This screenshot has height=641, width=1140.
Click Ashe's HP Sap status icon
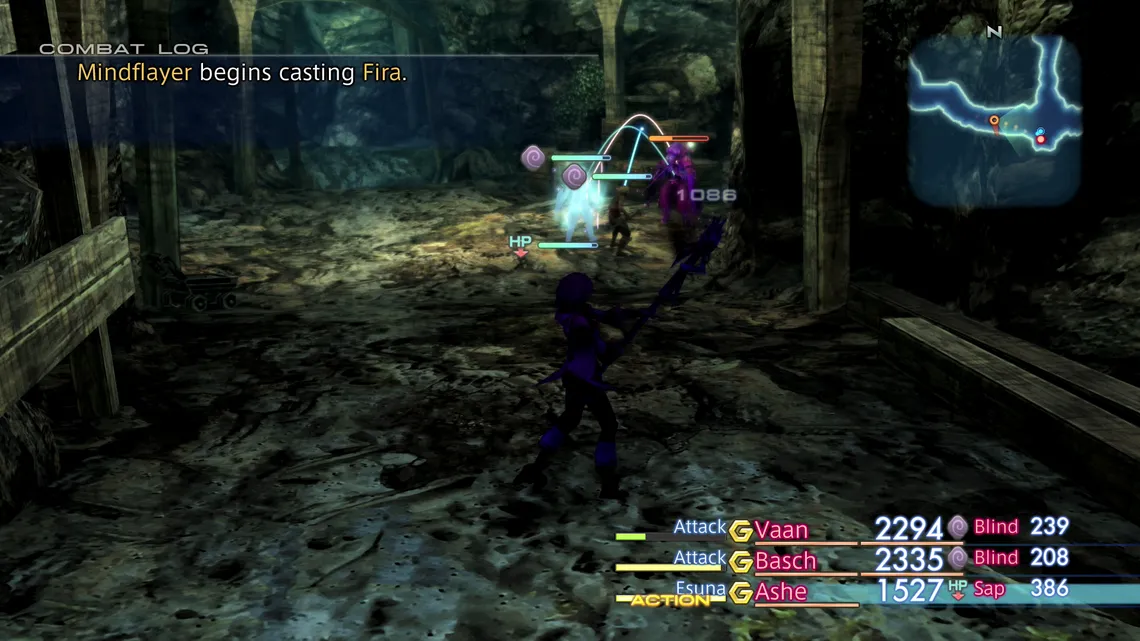click(x=958, y=589)
